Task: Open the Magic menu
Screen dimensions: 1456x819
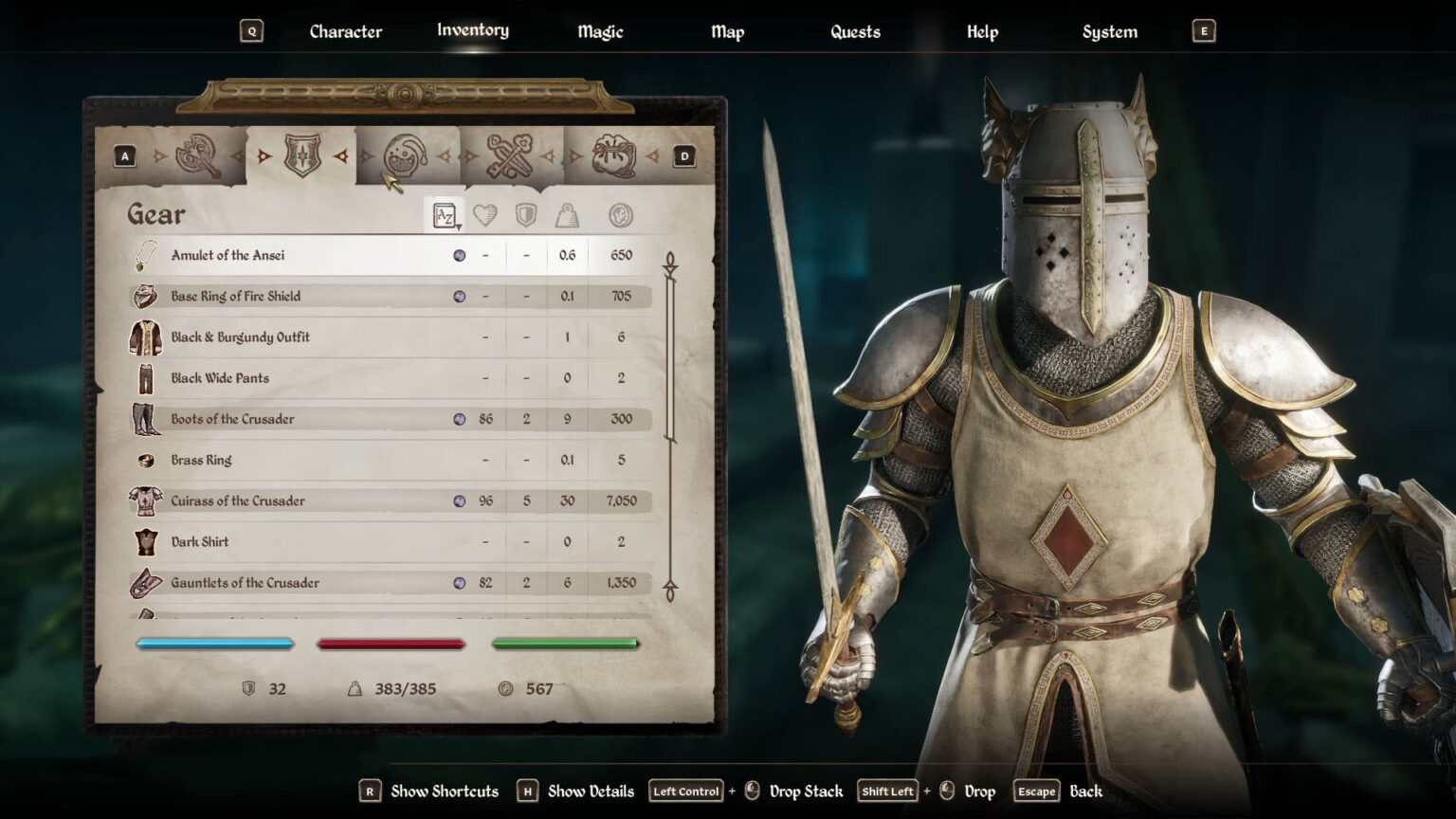Action: (x=600, y=31)
